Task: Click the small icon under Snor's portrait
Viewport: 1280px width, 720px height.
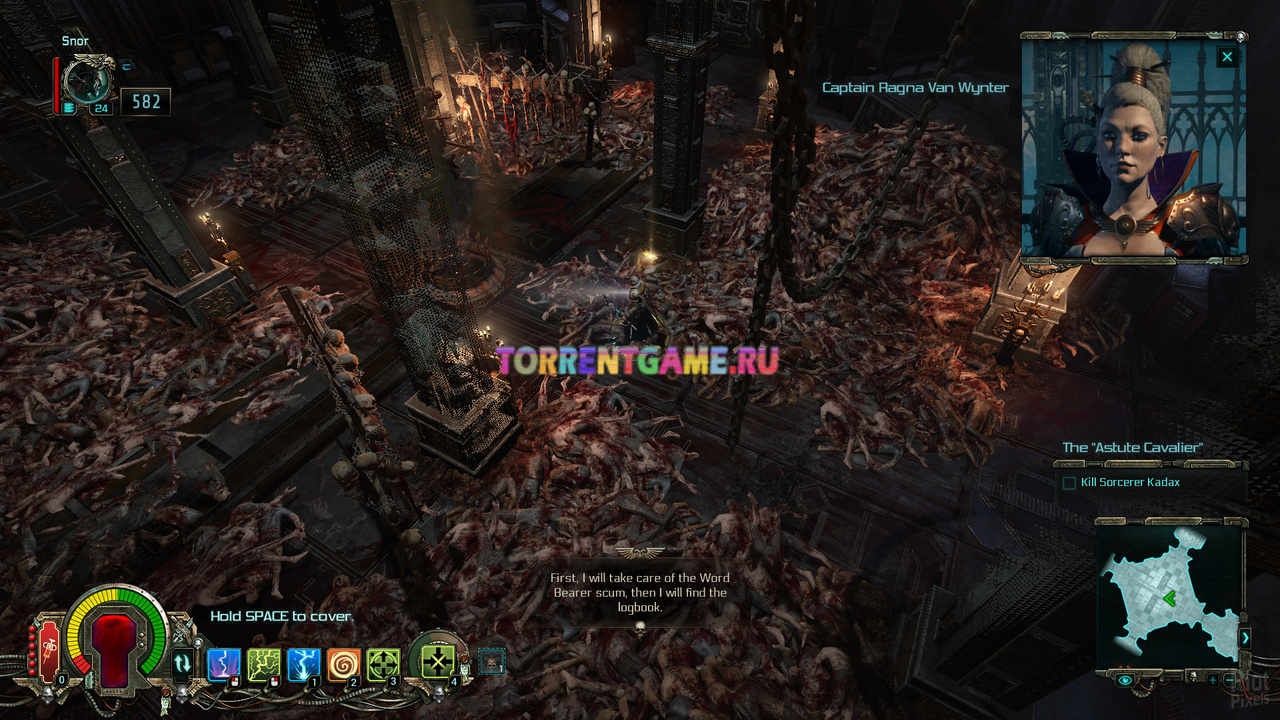Action: [x=68, y=109]
